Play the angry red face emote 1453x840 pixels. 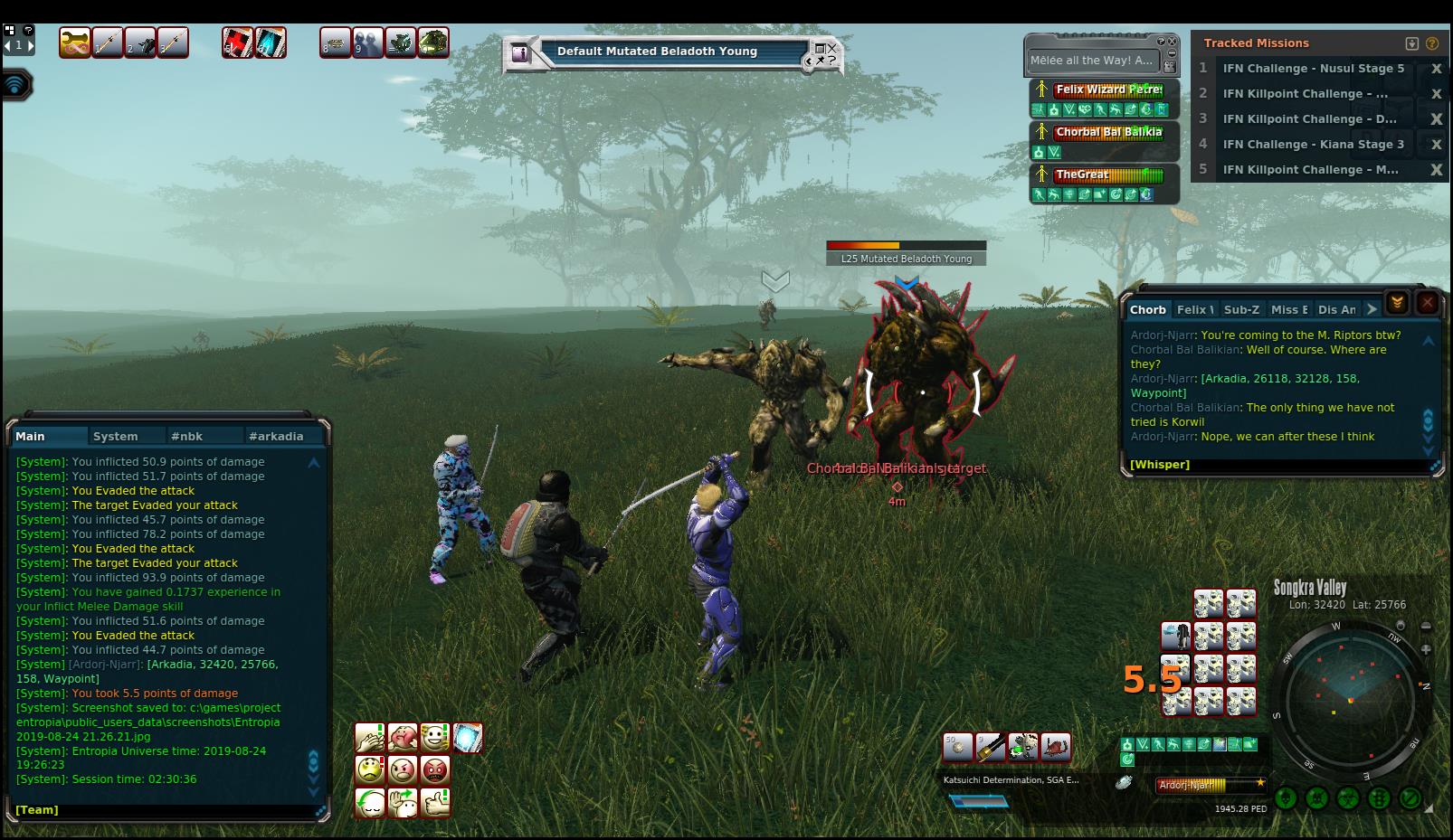click(x=435, y=770)
